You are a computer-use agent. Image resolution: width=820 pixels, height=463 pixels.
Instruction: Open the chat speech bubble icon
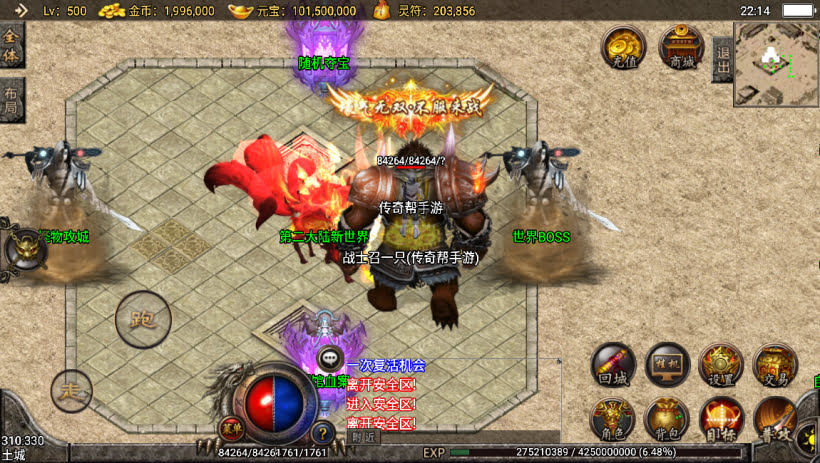point(329,360)
